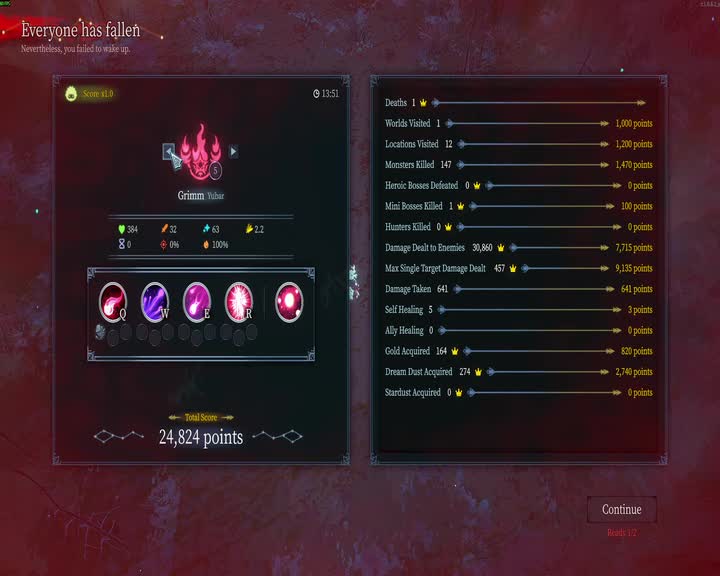Show the next player with right arrow

click(233, 152)
